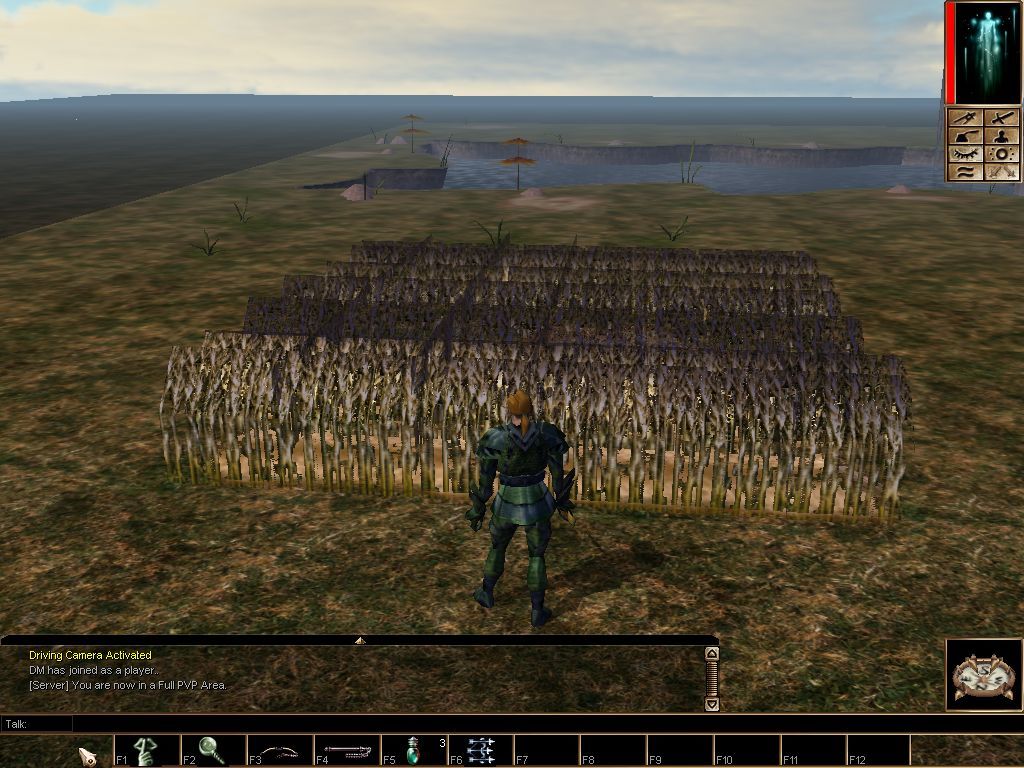The height and width of the screenshot is (768, 1024).
Task: Open the options gear button
Action: pyautogui.click(x=1002, y=154)
